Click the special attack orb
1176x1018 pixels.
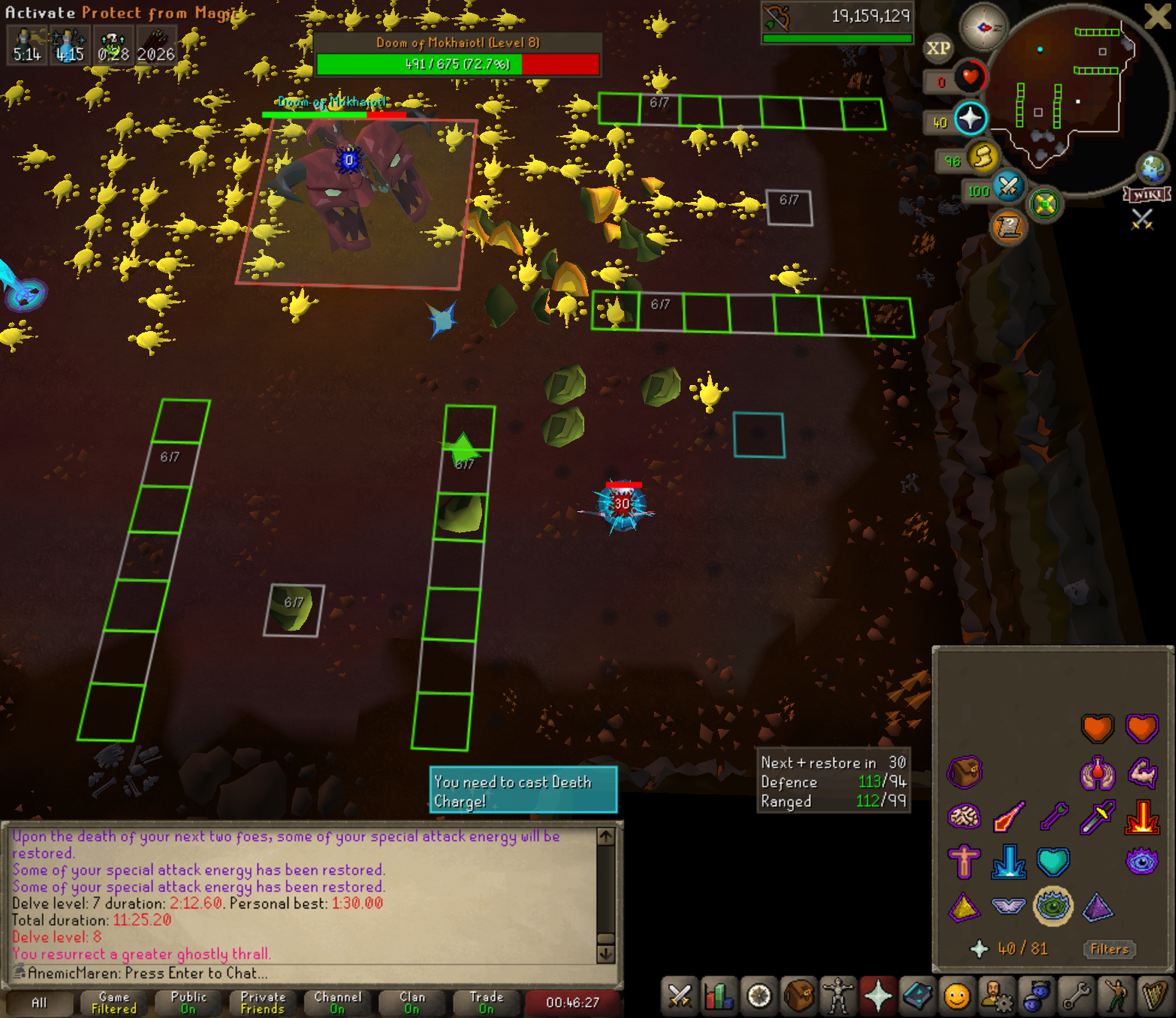1008,186
